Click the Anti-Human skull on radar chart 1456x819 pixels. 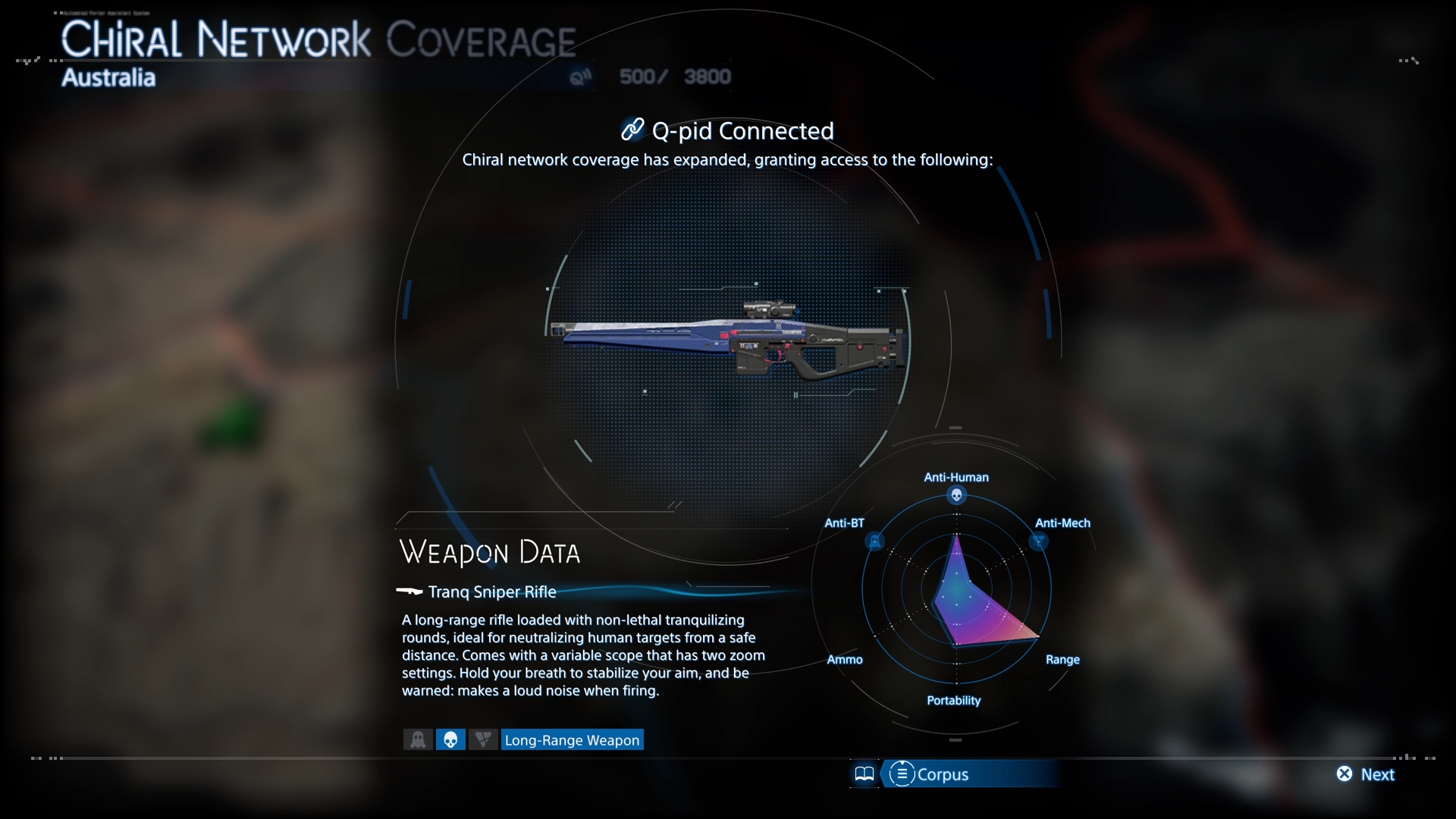click(956, 496)
